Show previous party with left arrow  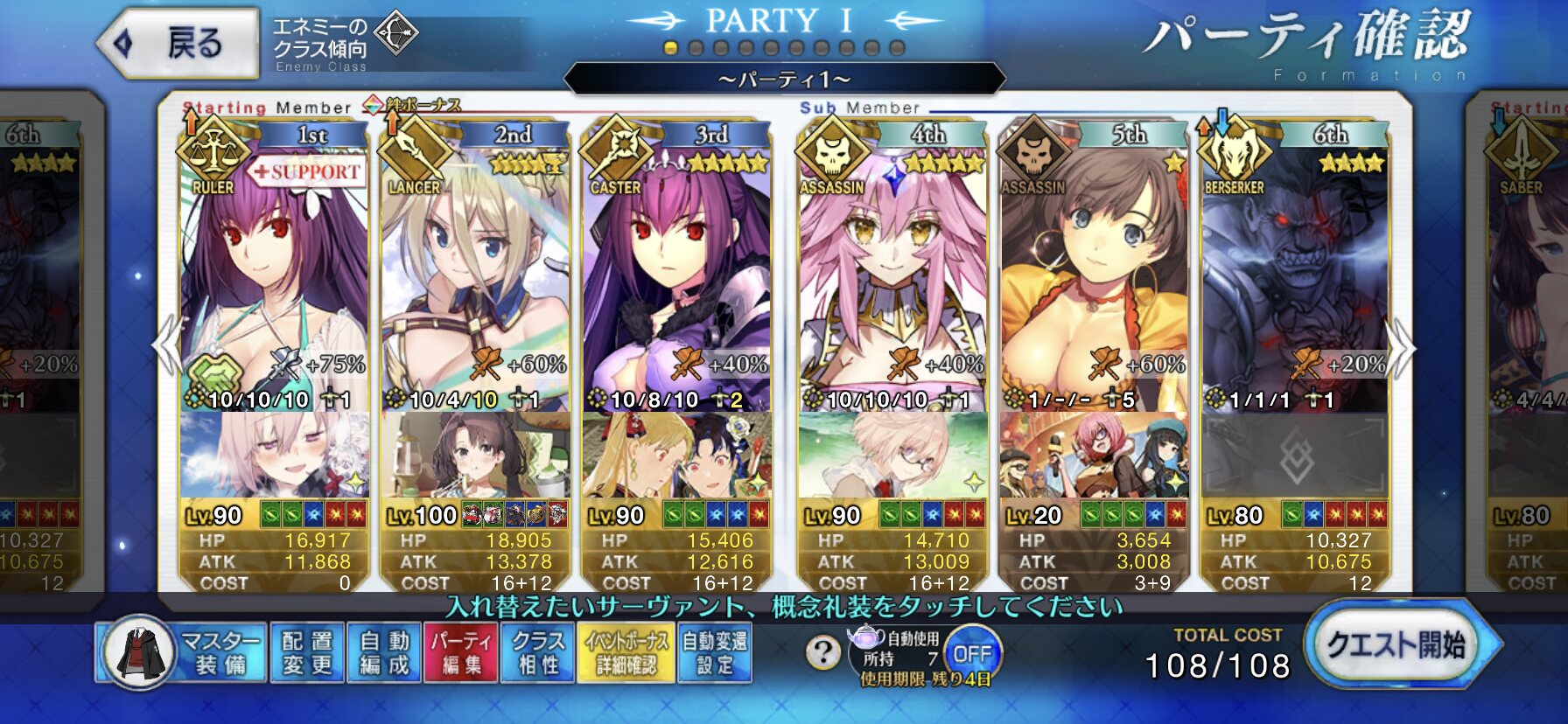[166, 346]
